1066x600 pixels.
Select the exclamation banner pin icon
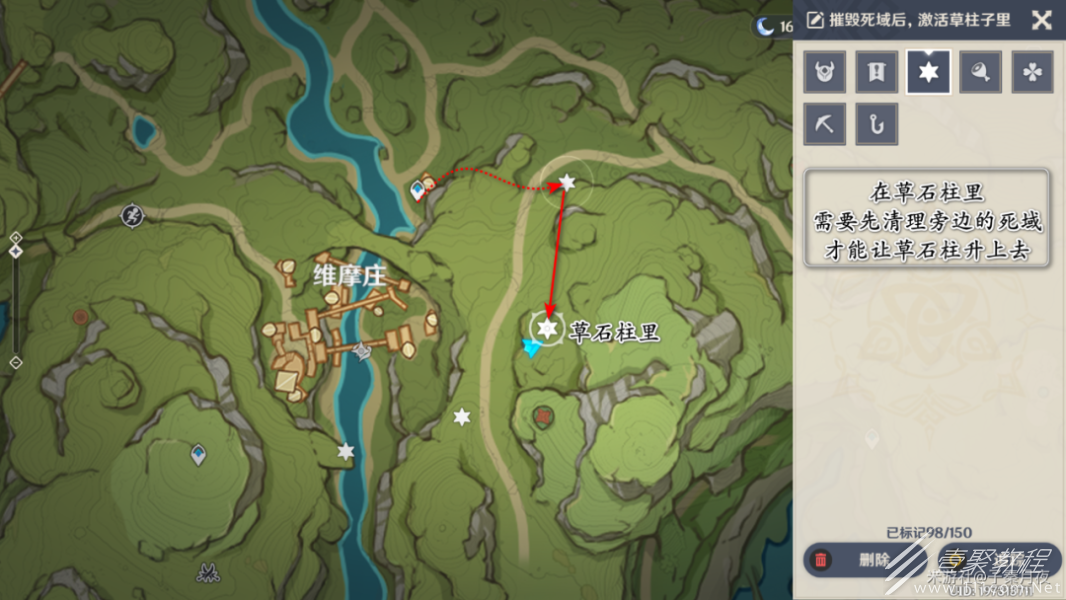877,73
